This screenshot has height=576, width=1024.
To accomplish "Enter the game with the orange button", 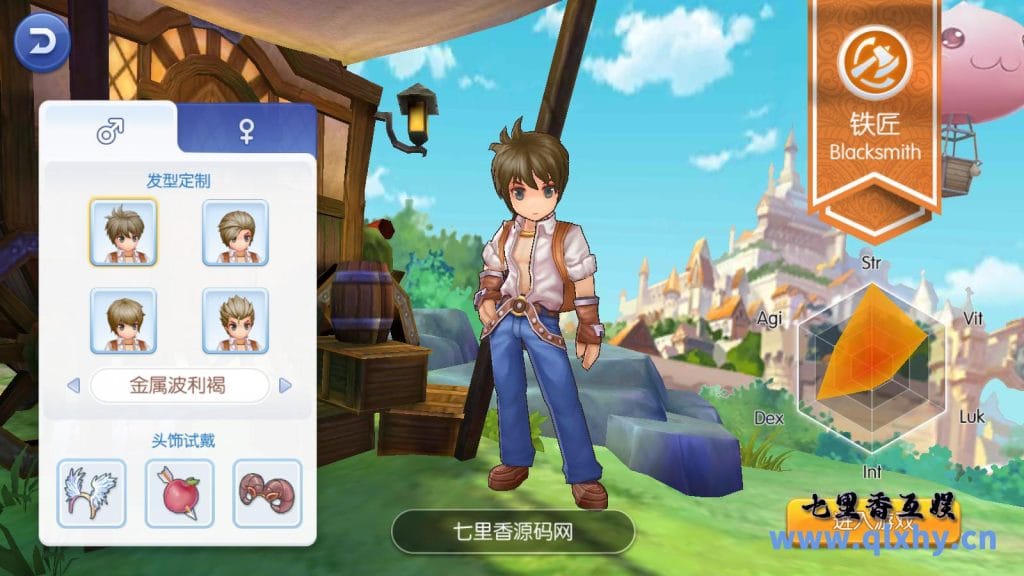I will tap(873, 520).
